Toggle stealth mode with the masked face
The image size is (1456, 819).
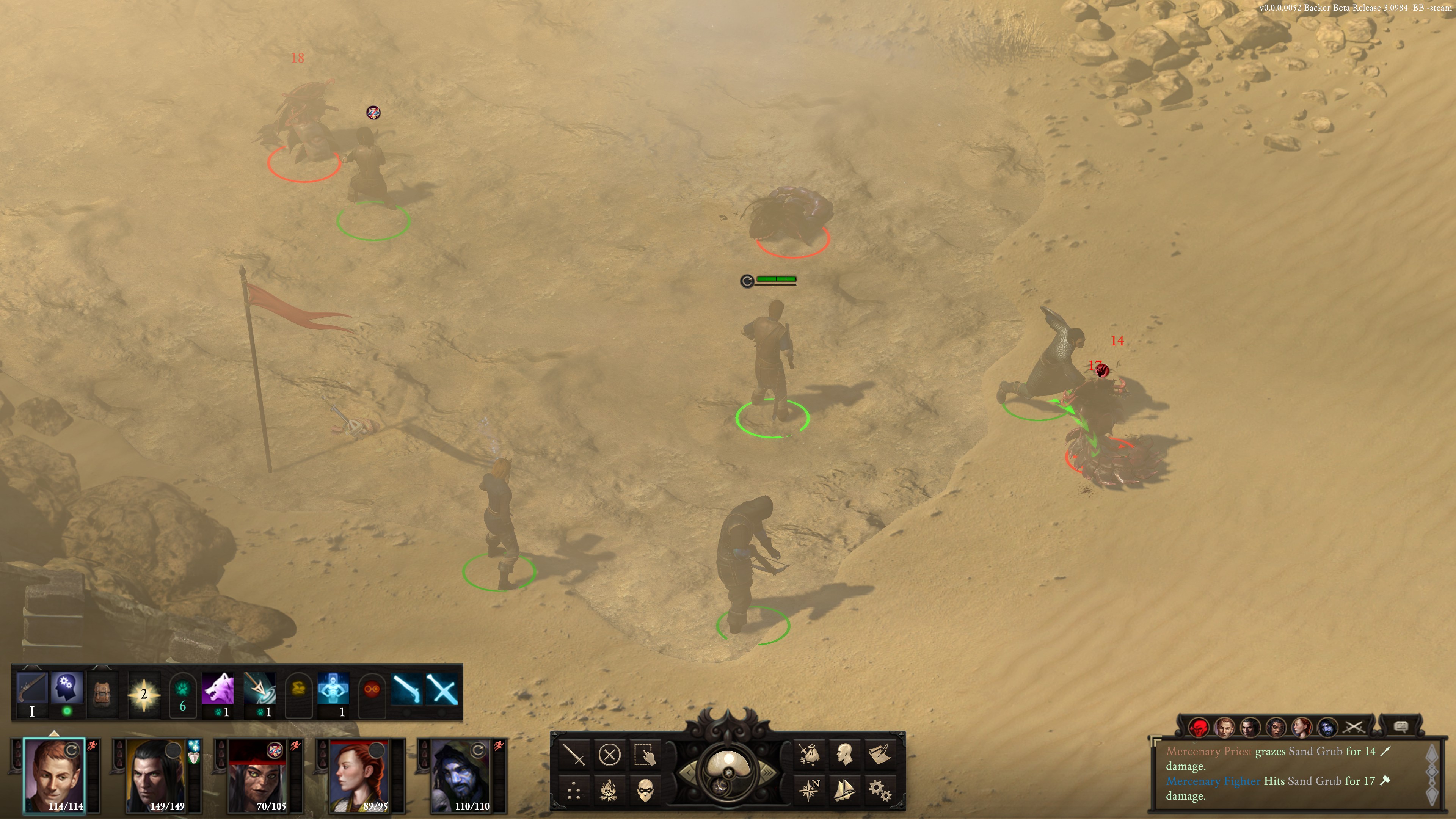click(x=645, y=789)
